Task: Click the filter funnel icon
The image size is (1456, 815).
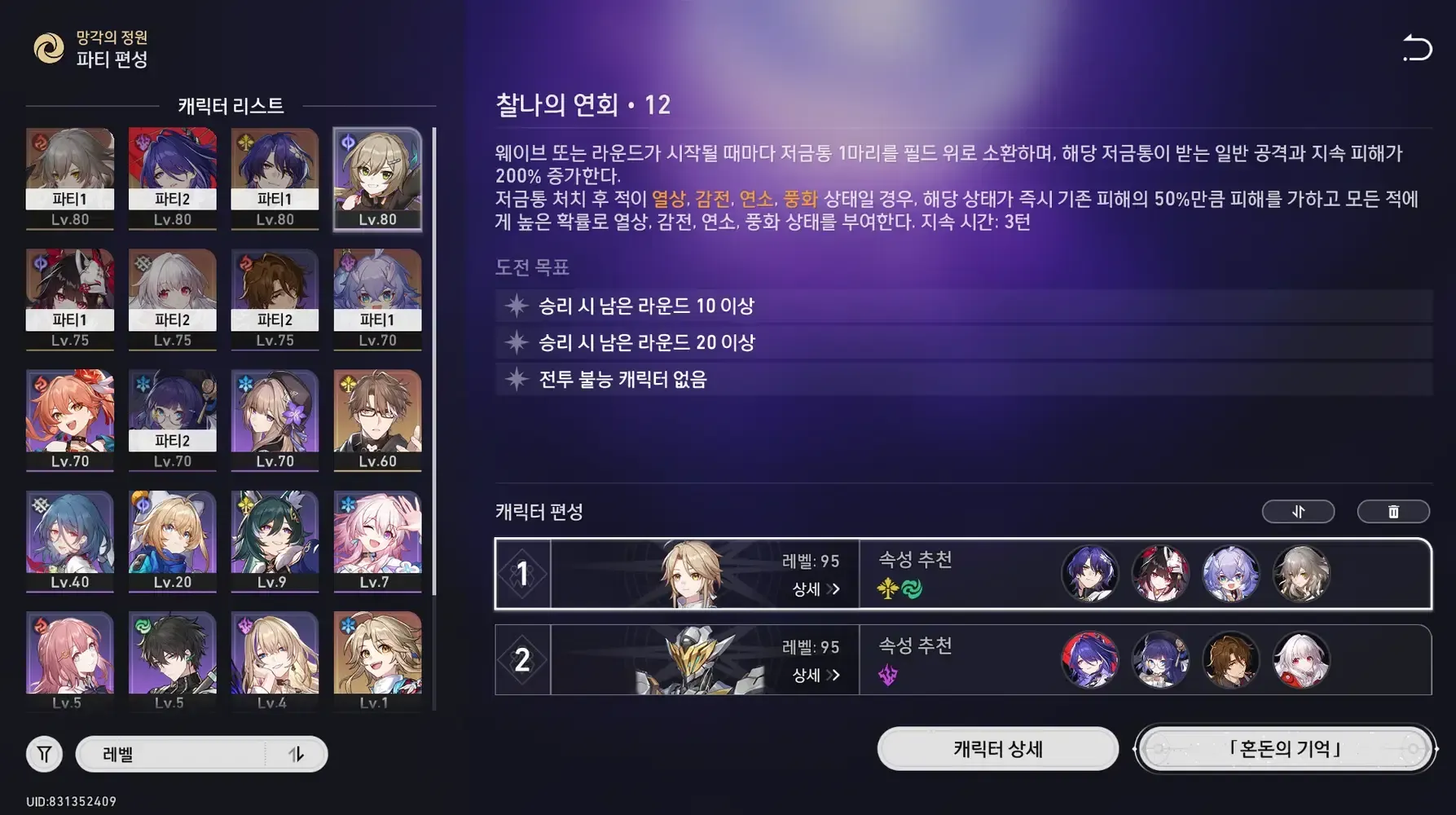Action: (44, 754)
